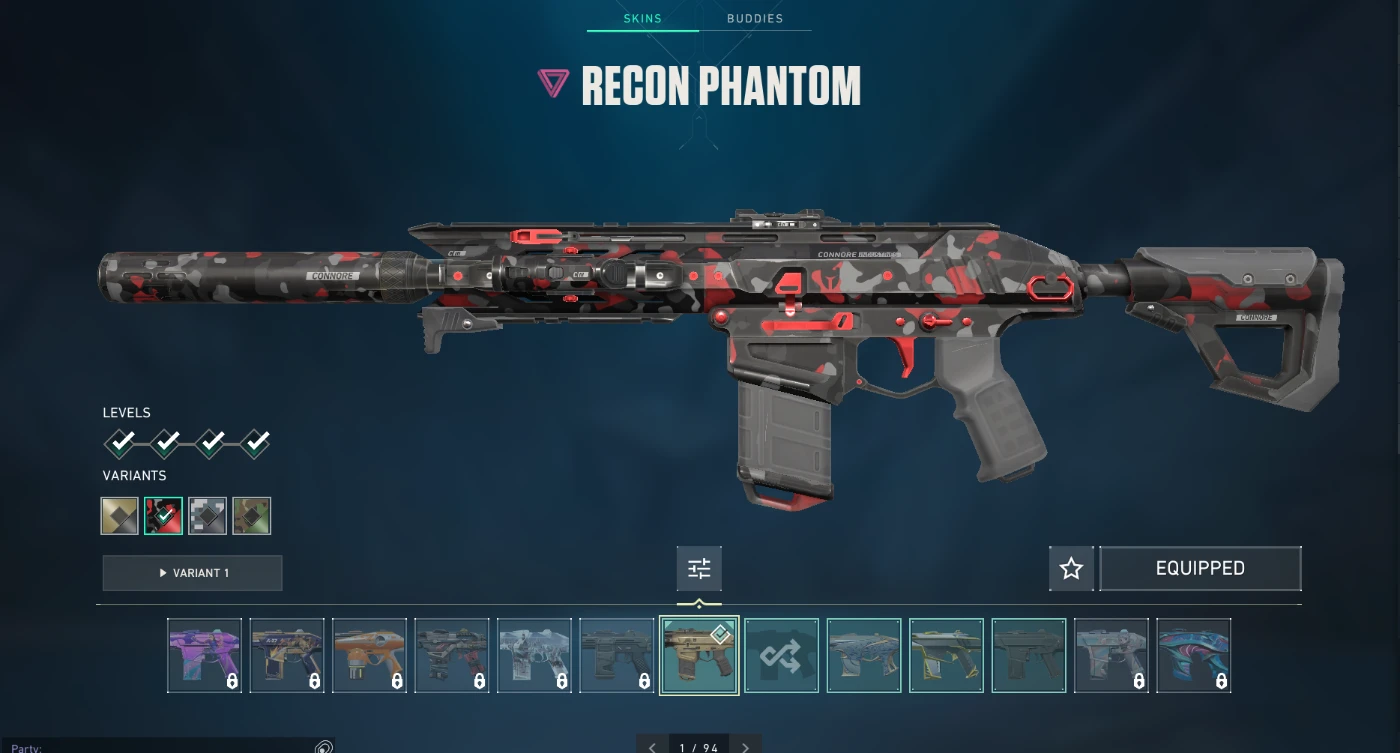This screenshot has height=753, width=1400.
Task: Go to the next skin page
Action: 745,747
